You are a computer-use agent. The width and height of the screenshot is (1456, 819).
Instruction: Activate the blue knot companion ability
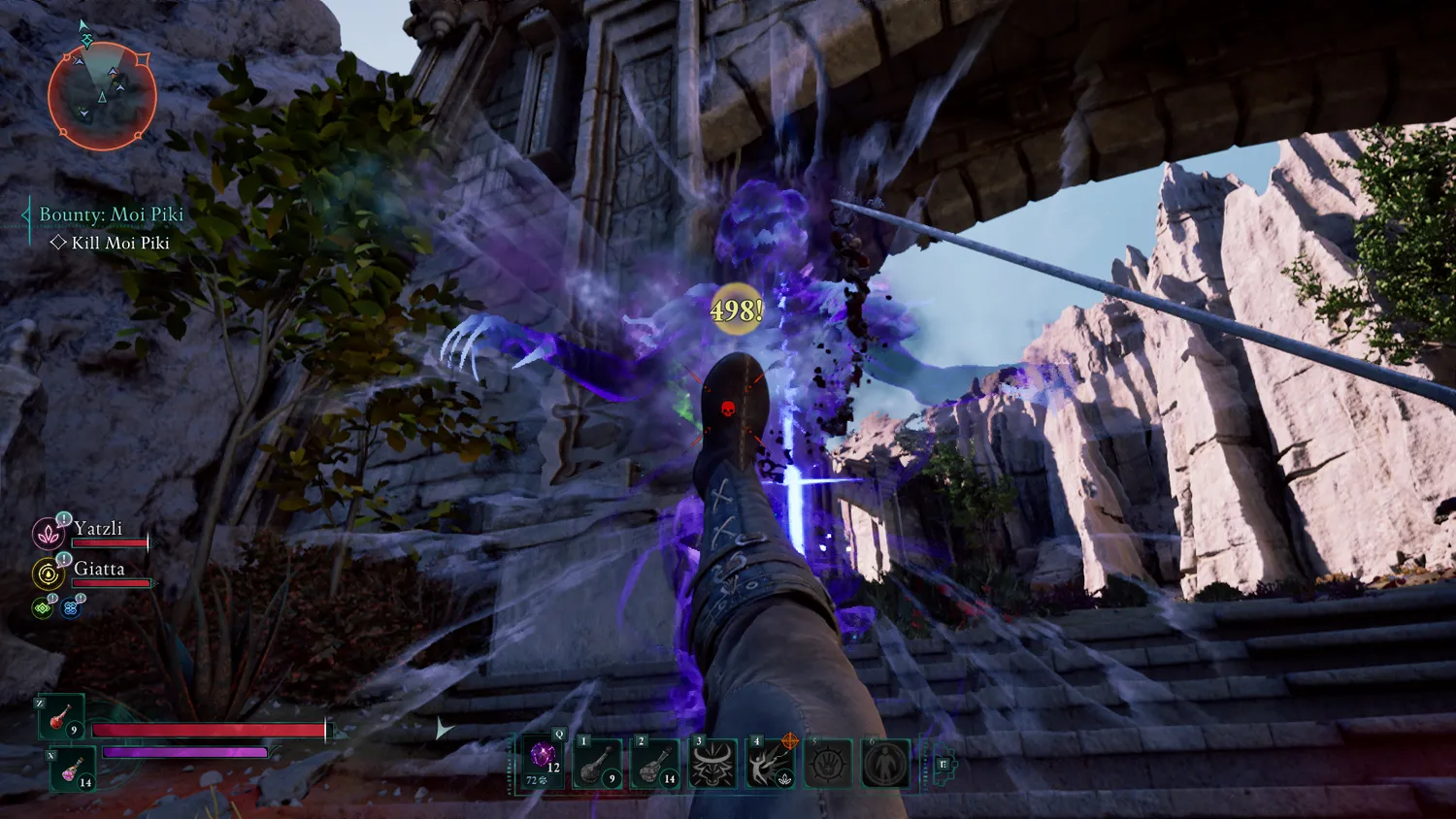(71, 608)
